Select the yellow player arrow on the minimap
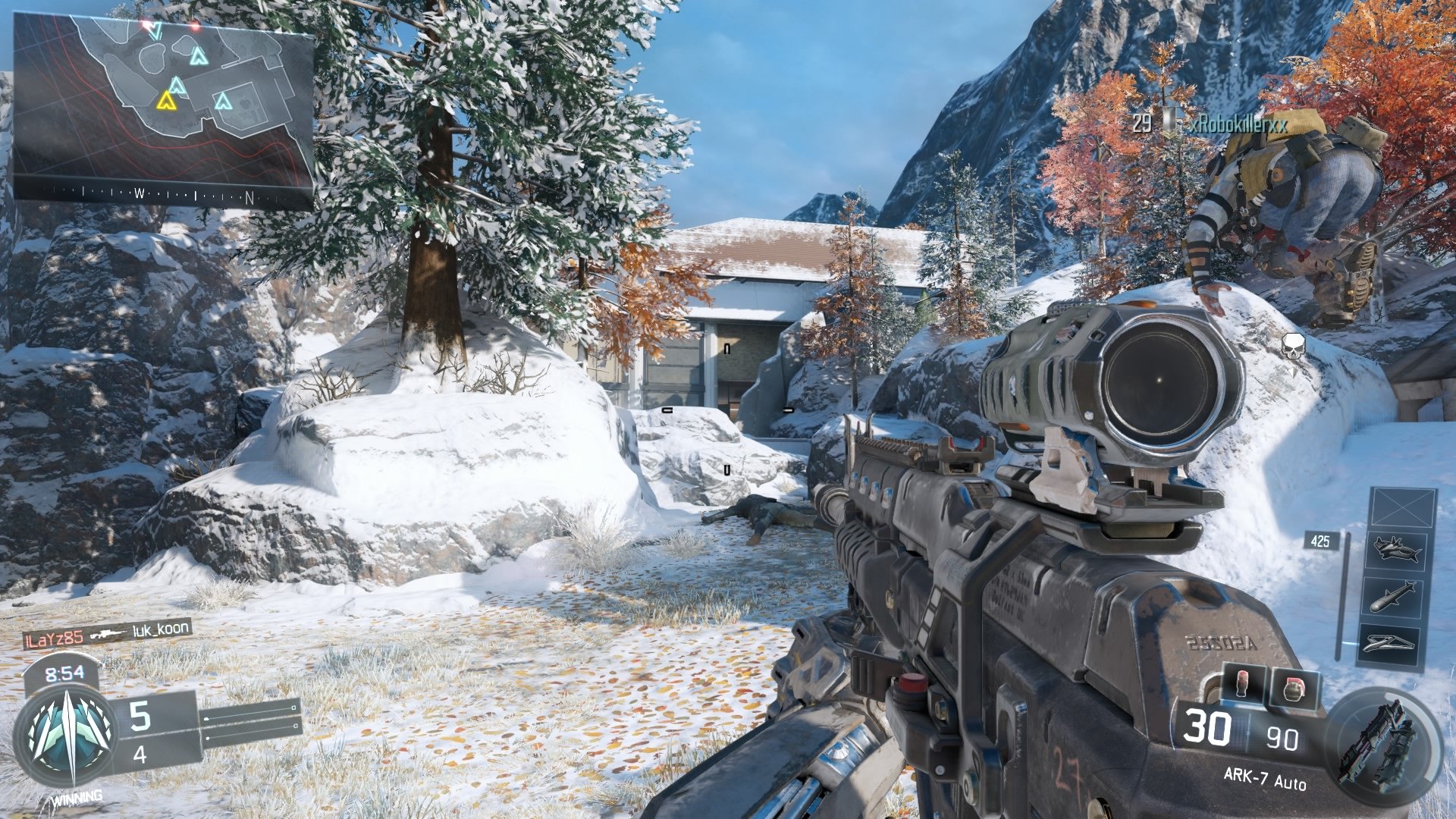 (166, 100)
